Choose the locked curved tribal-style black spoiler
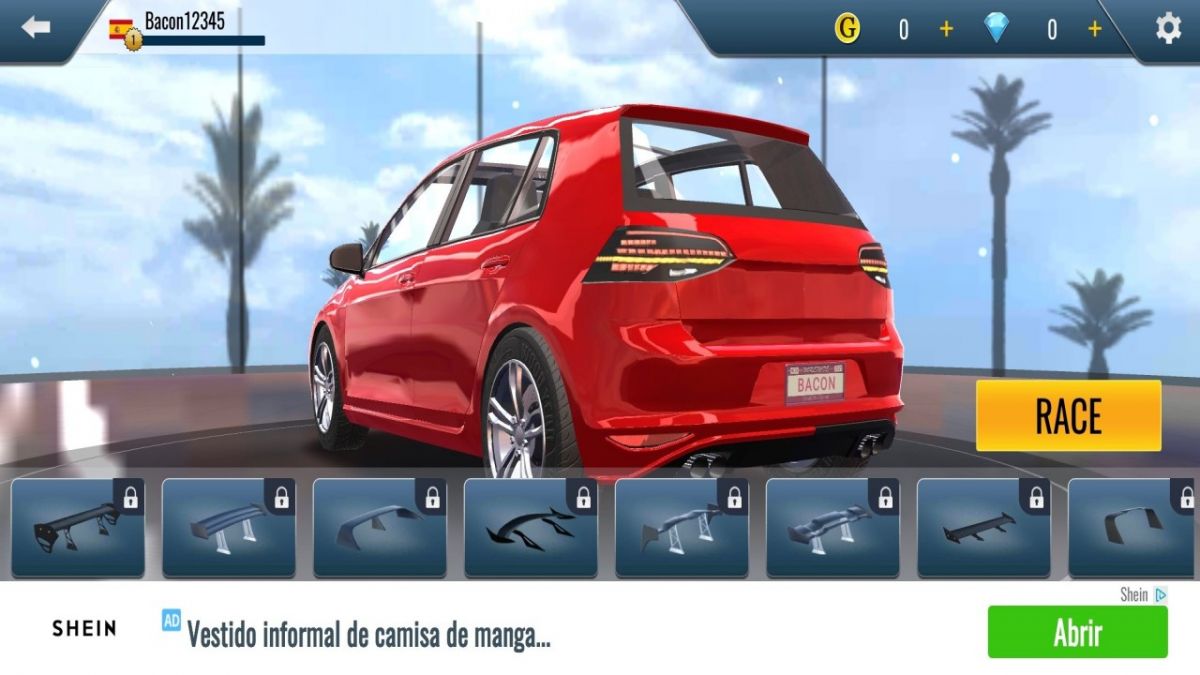The image size is (1200, 675). pos(530,527)
